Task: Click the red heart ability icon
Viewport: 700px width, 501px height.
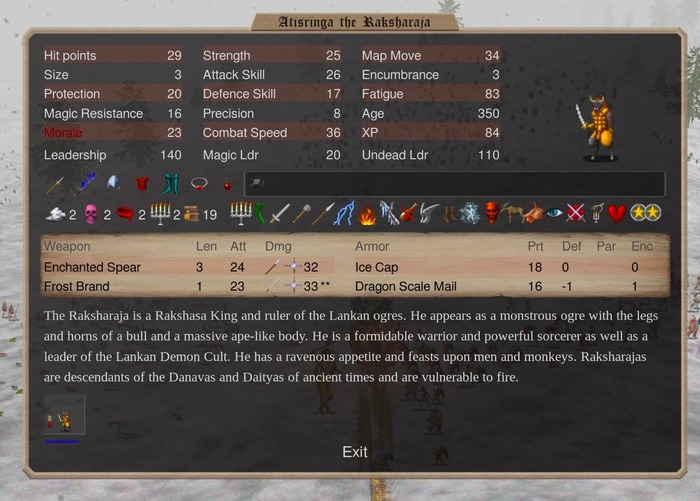Action: 617,213
